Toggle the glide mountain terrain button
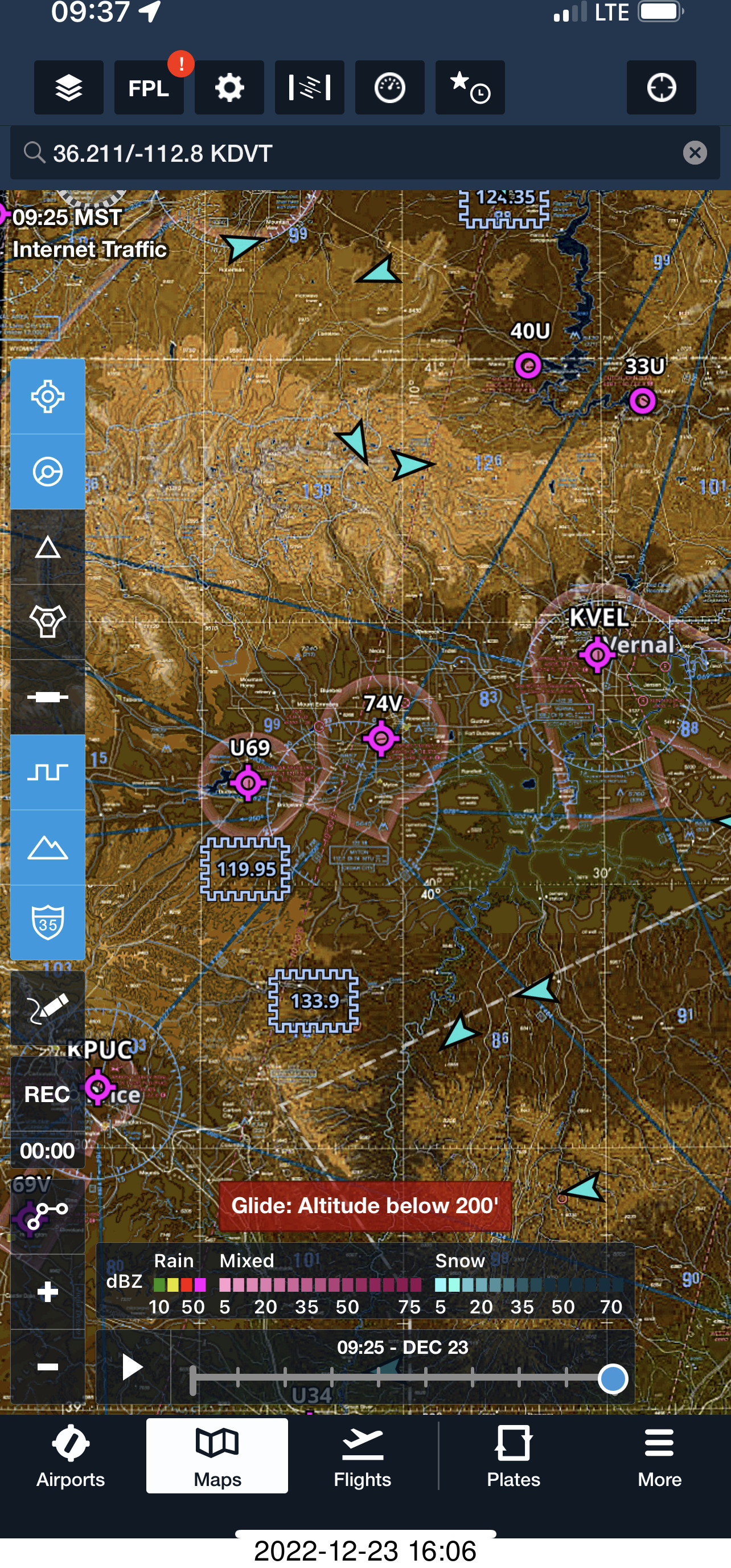This screenshot has height=1568, width=731. tap(47, 847)
